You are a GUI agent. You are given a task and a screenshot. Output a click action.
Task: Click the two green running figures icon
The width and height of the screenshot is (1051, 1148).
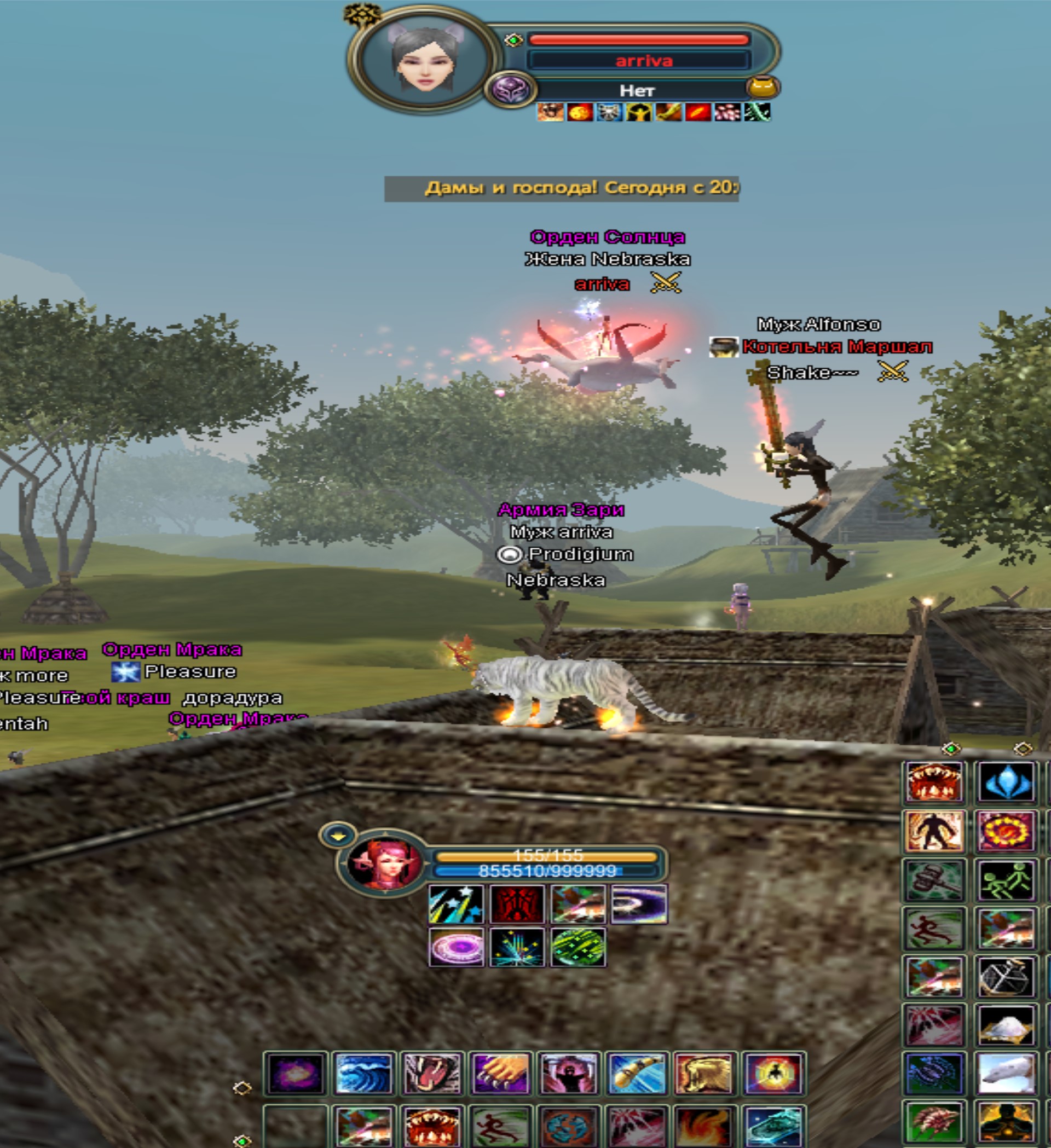1006,880
